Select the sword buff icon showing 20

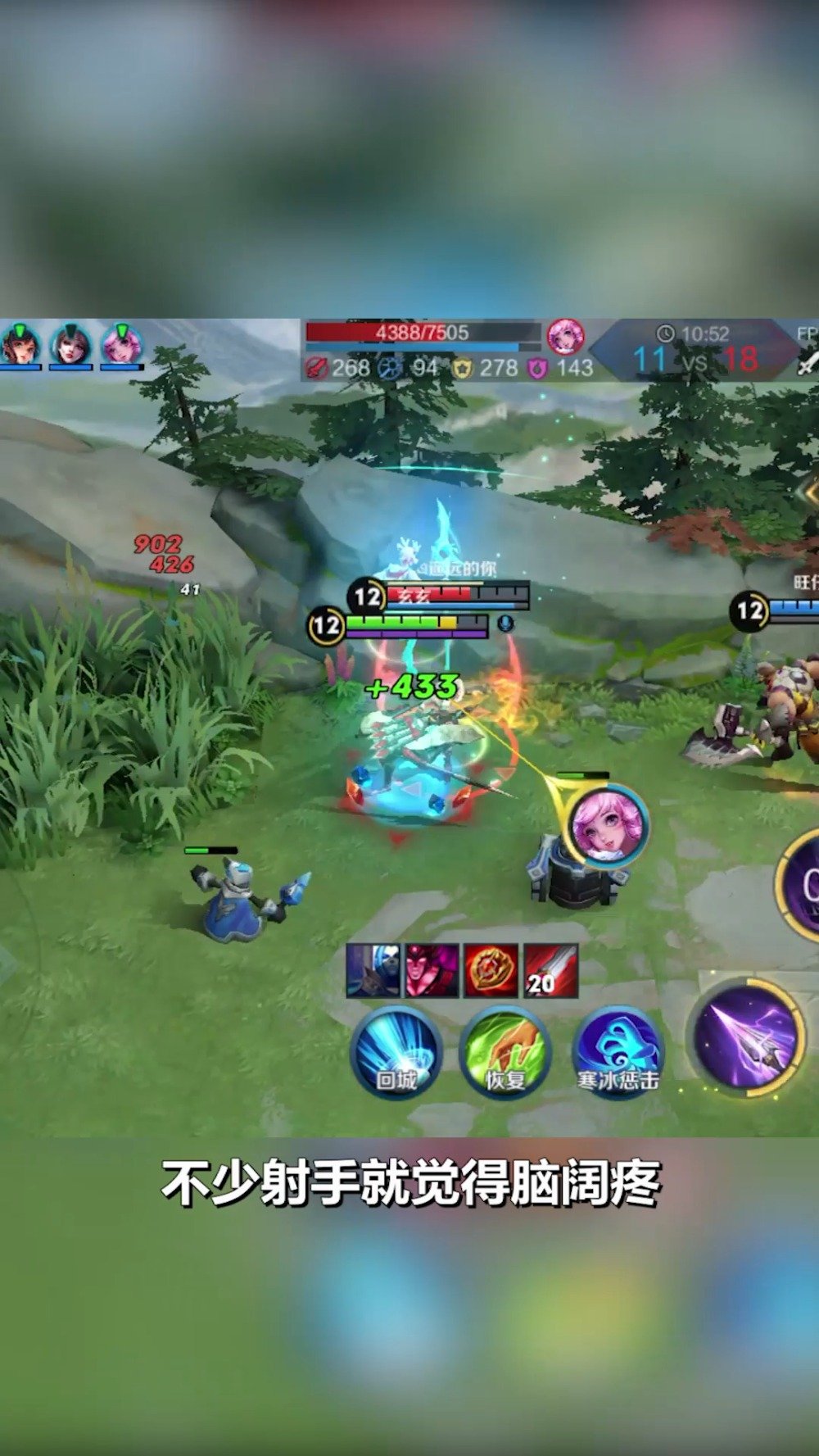[550, 970]
